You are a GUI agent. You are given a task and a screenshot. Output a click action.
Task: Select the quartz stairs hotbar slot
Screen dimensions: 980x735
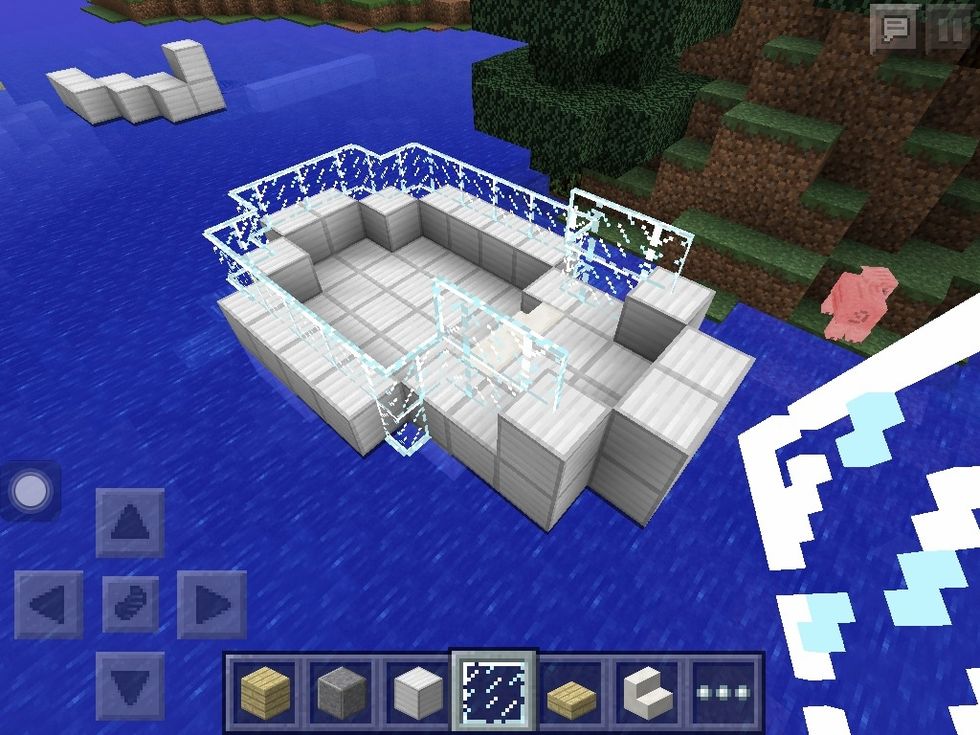(x=649, y=690)
